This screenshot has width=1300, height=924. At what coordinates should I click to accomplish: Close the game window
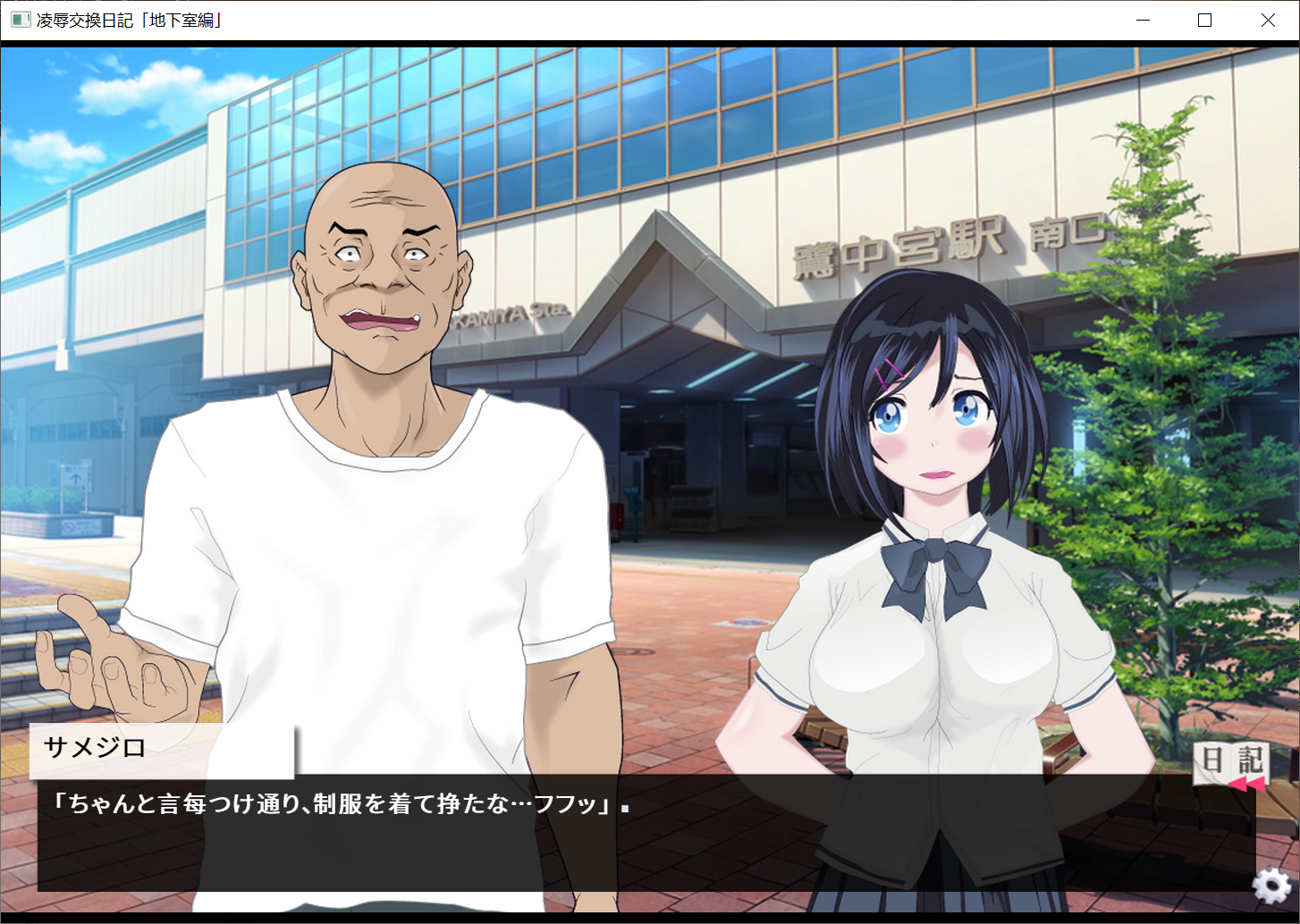[1268, 21]
